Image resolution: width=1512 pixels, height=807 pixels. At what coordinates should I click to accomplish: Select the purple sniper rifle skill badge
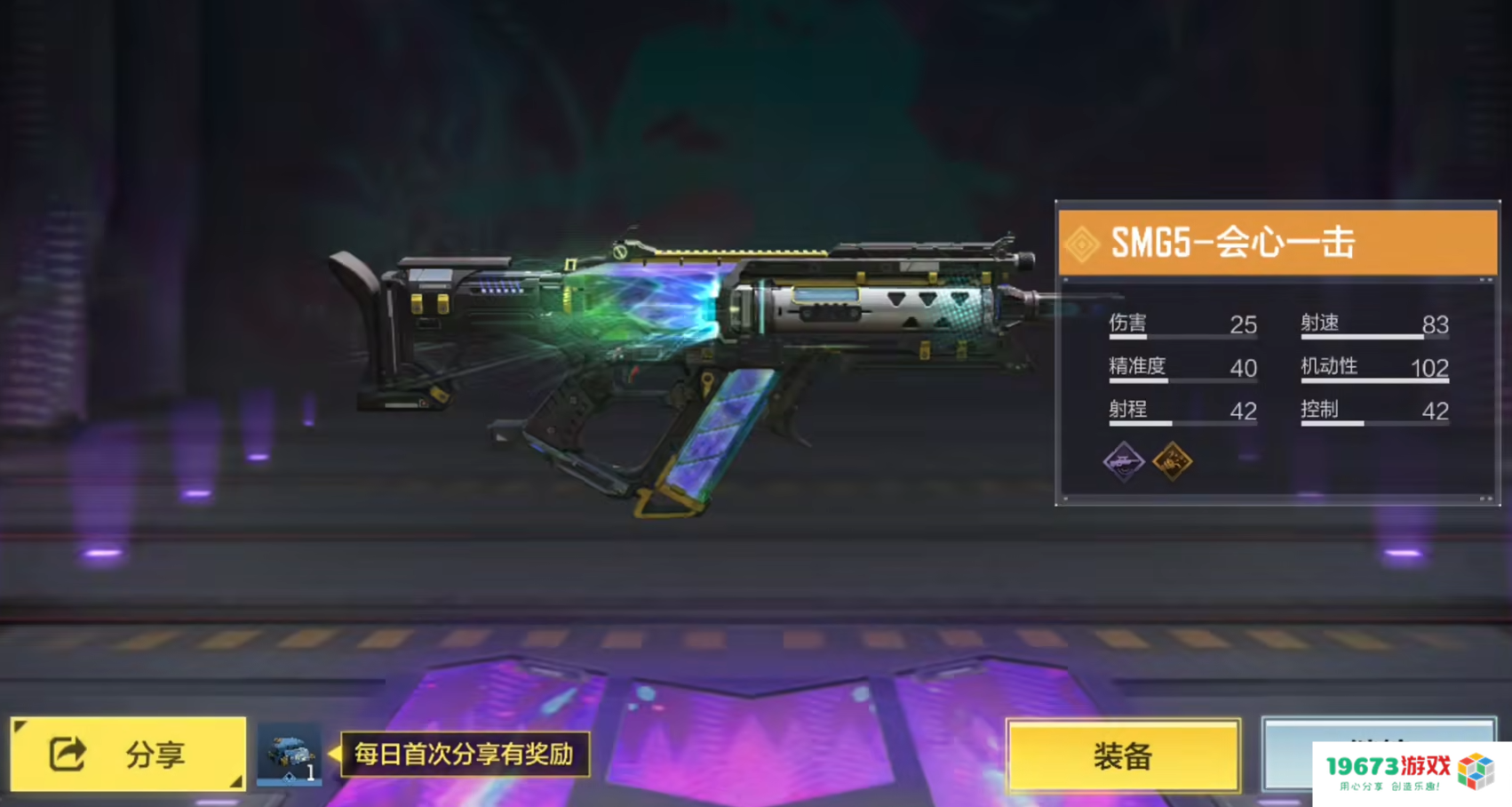(x=1125, y=461)
